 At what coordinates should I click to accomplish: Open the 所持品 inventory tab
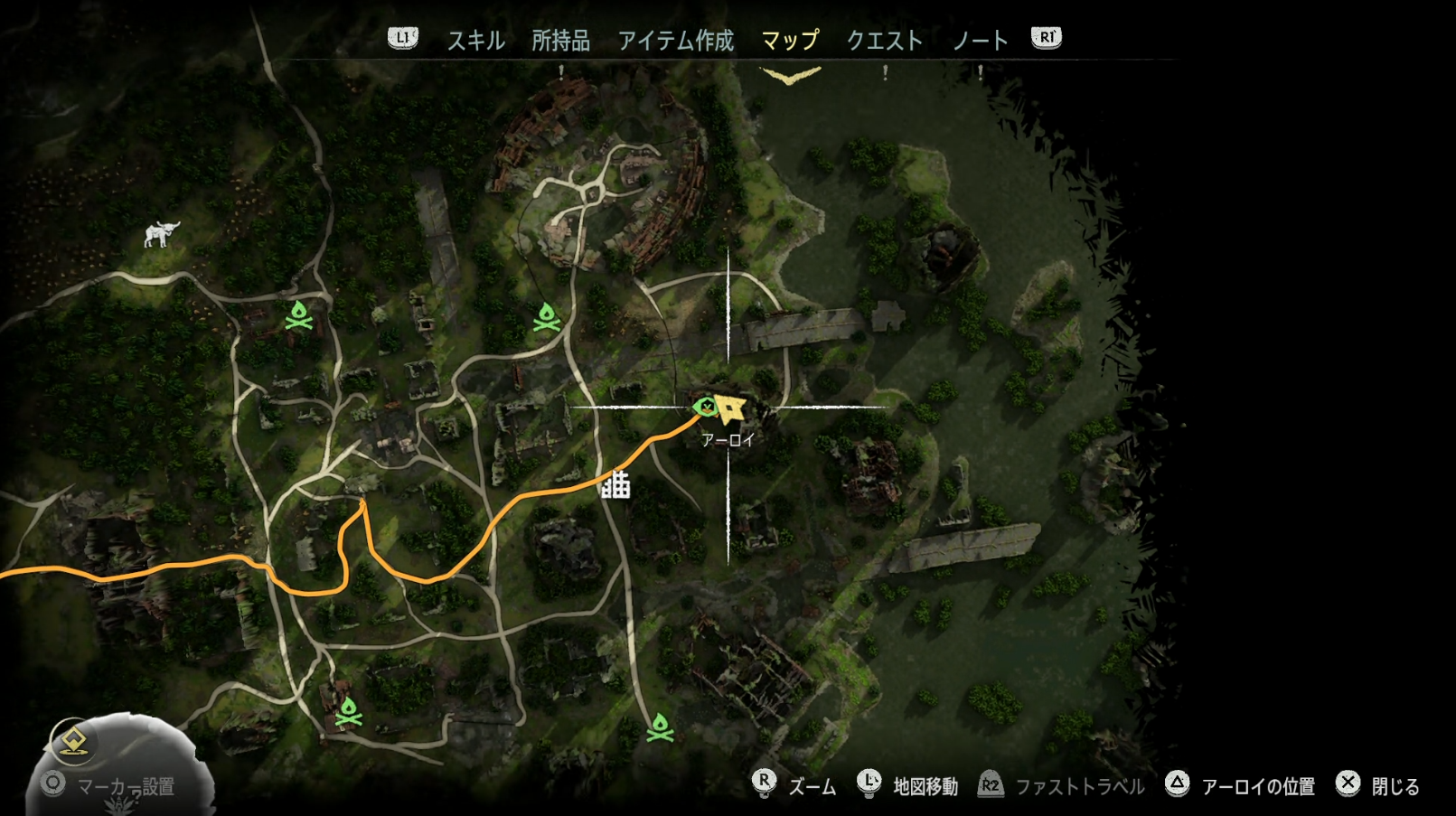coord(560,41)
